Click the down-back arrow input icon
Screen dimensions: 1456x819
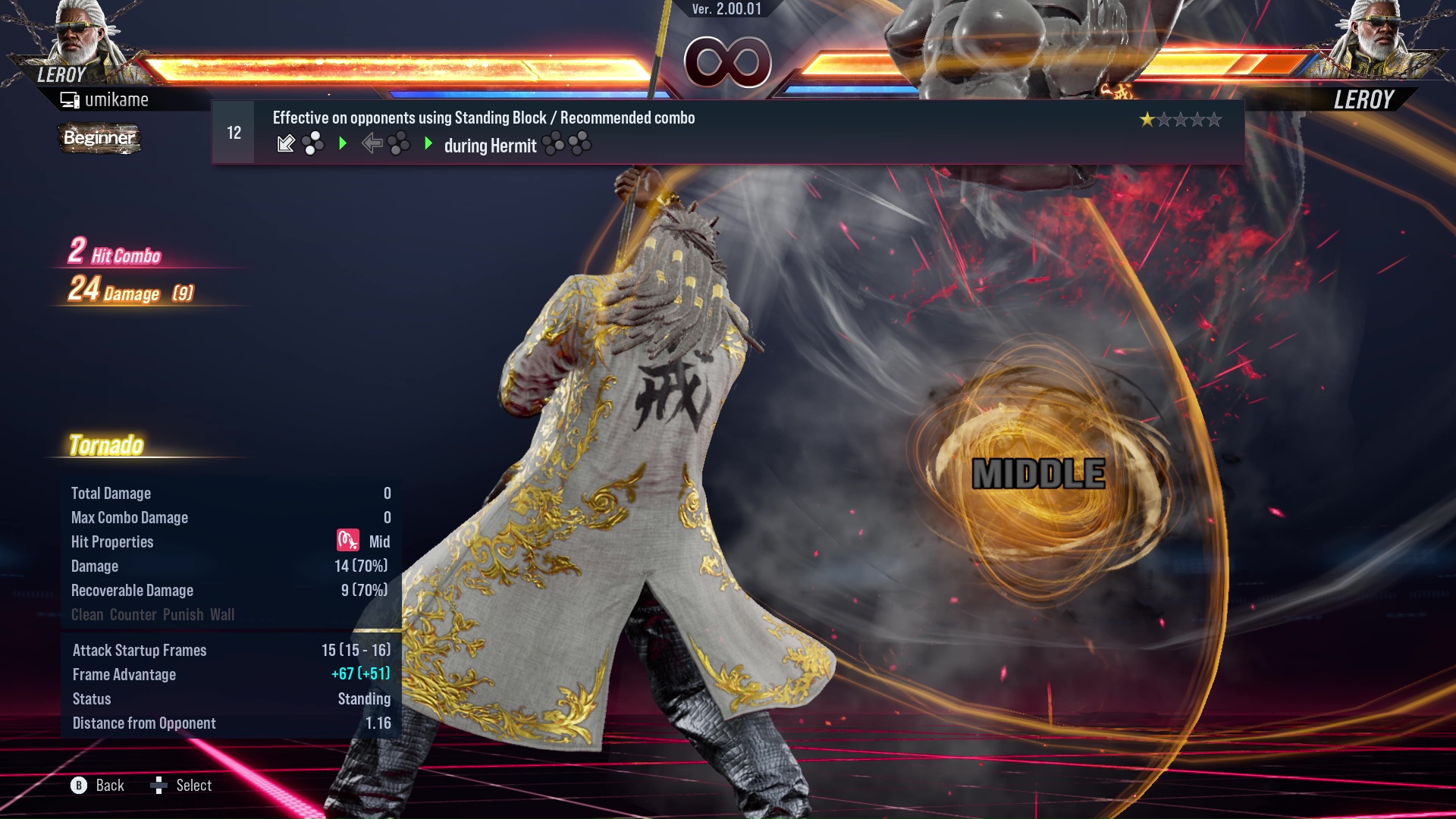pos(287,143)
